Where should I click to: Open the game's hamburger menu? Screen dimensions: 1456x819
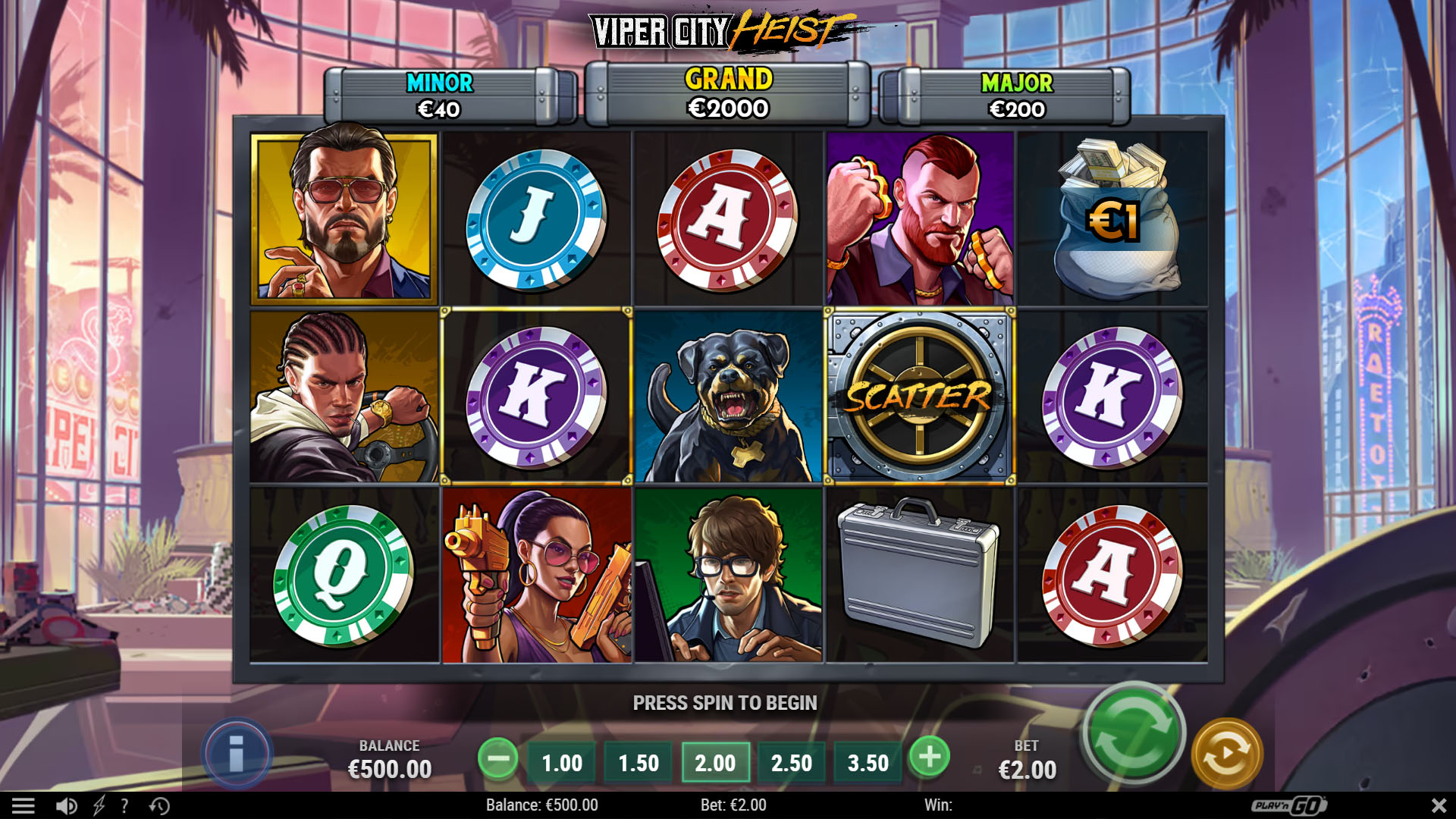(25, 806)
